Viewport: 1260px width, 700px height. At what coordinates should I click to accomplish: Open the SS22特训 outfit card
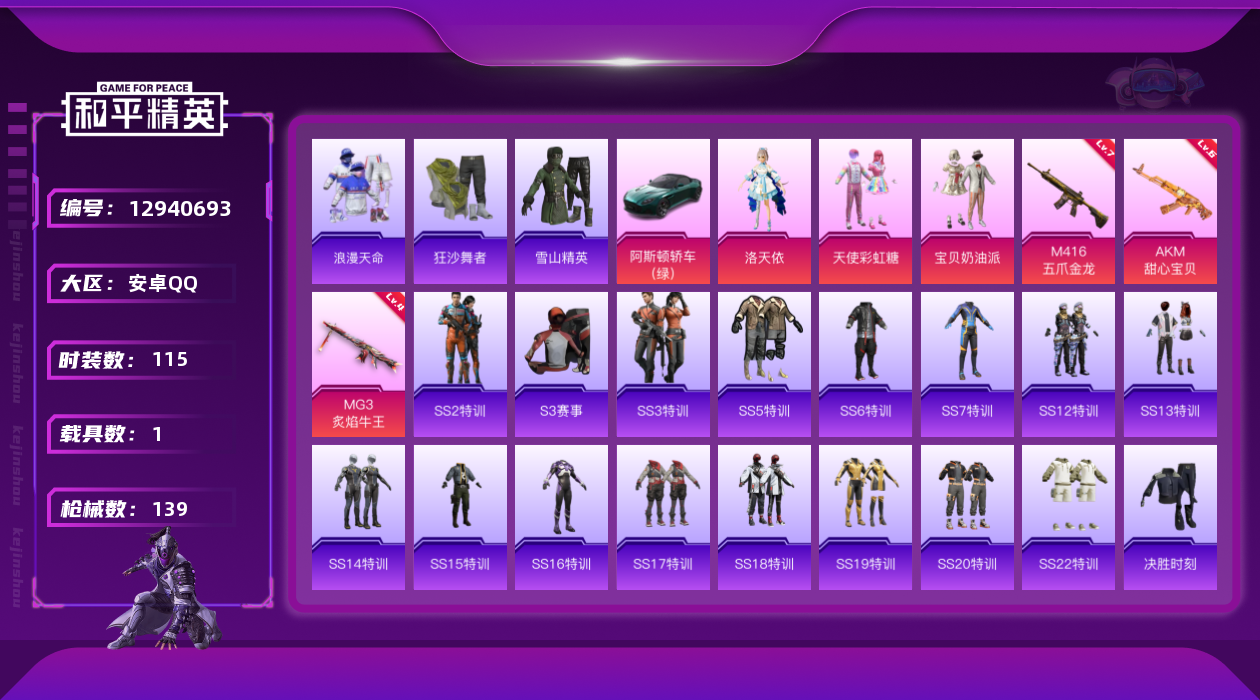coord(1068,517)
